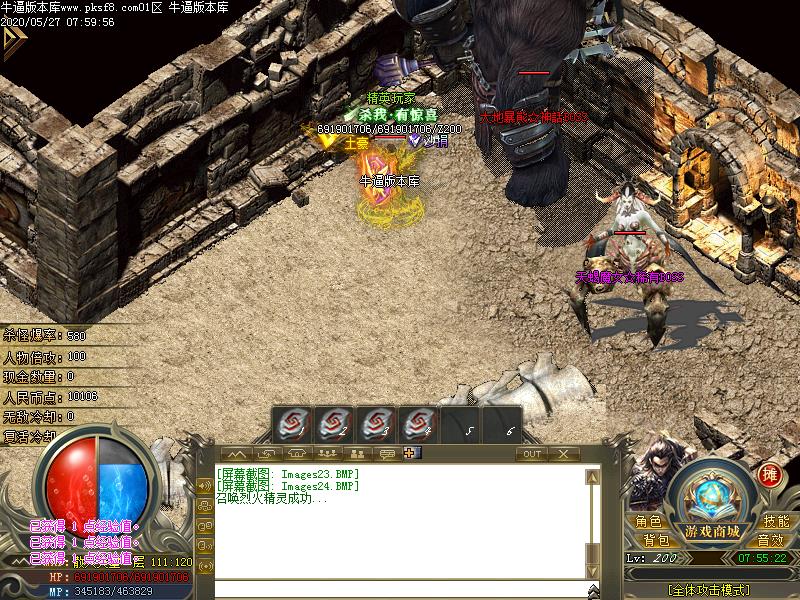Click the mountain icon button above chat
Screen dimensions: 800x600
[237, 454]
